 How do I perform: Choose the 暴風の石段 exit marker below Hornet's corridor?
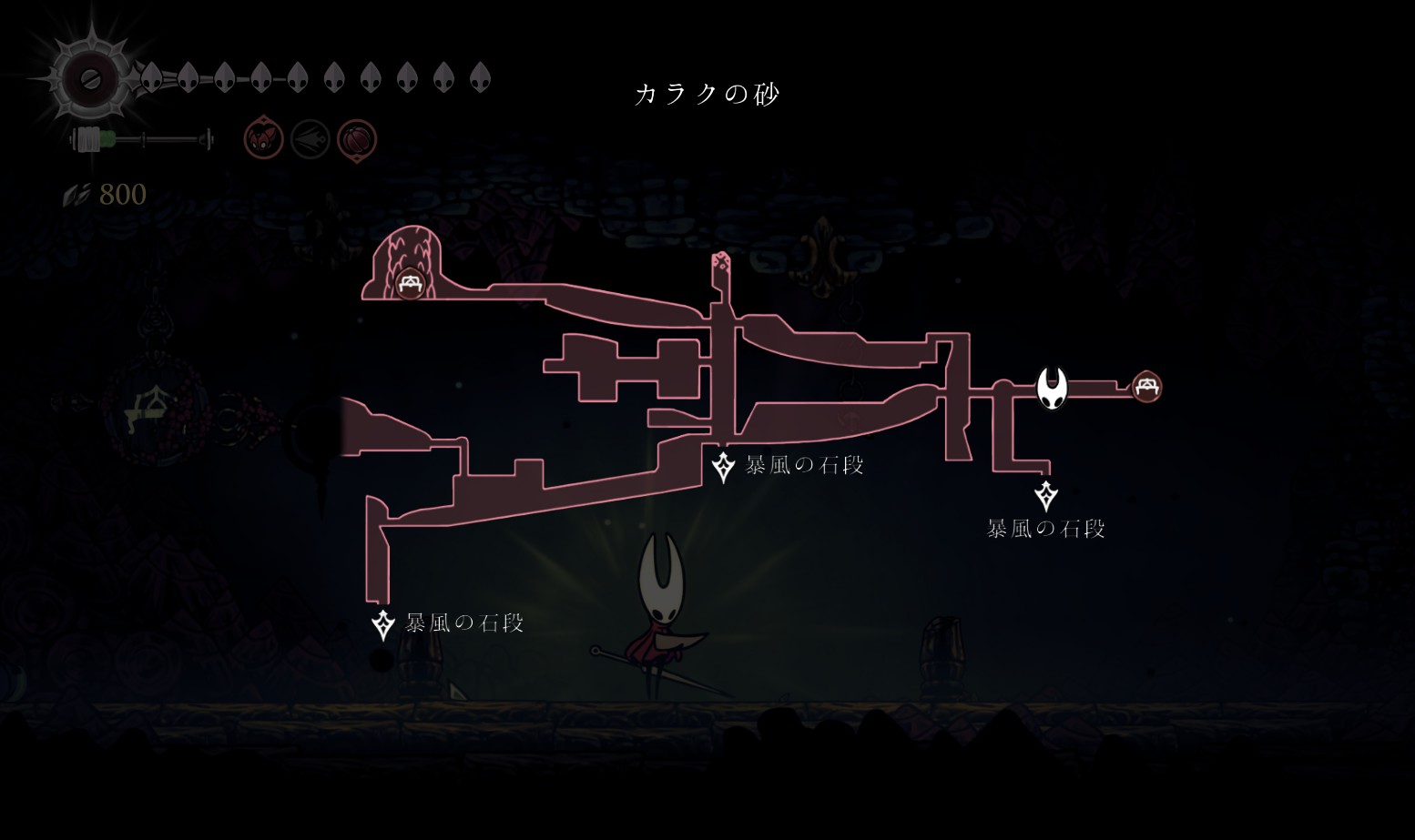(x=1046, y=496)
